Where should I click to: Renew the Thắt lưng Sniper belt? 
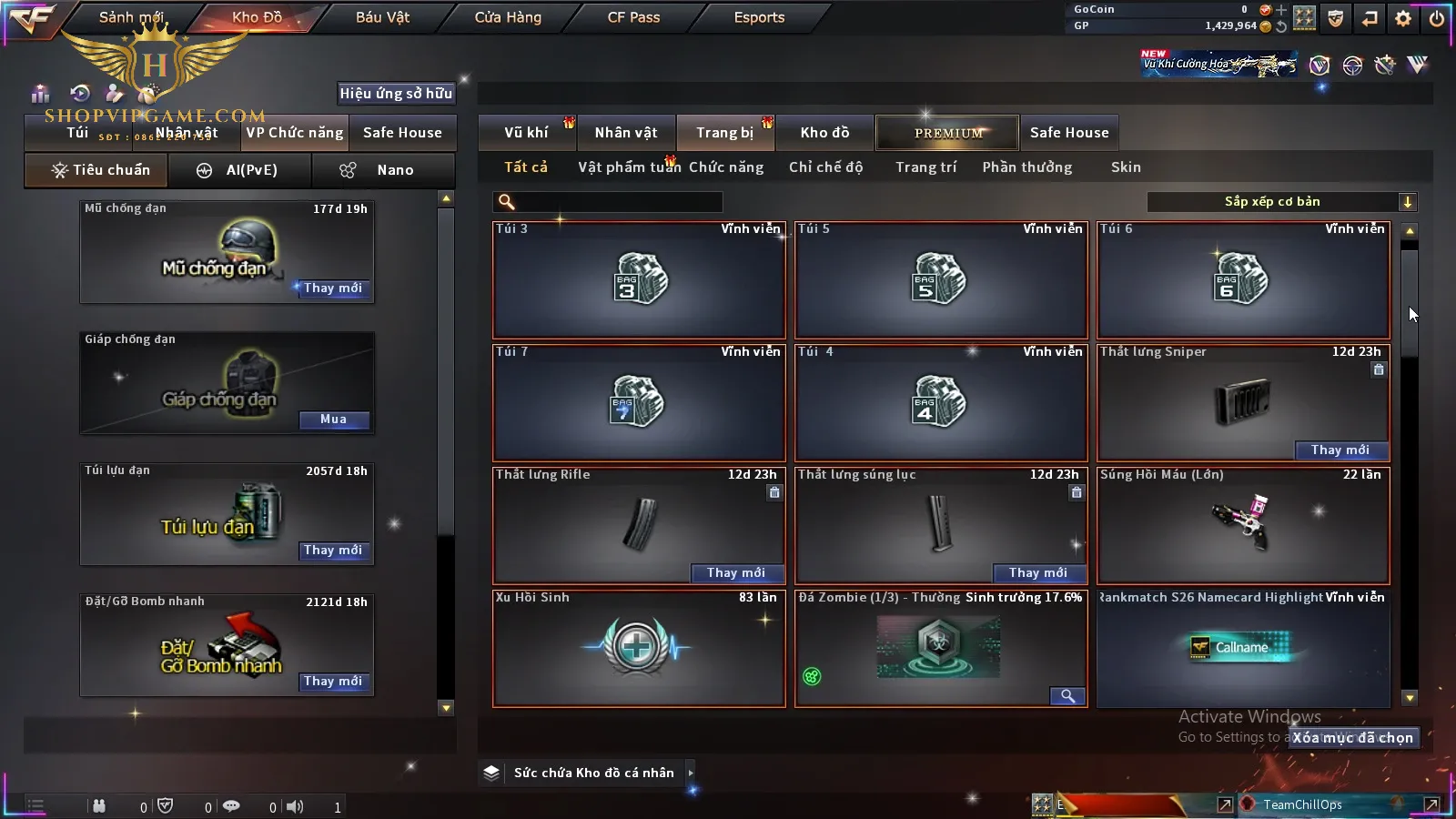pyautogui.click(x=1340, y=450)
